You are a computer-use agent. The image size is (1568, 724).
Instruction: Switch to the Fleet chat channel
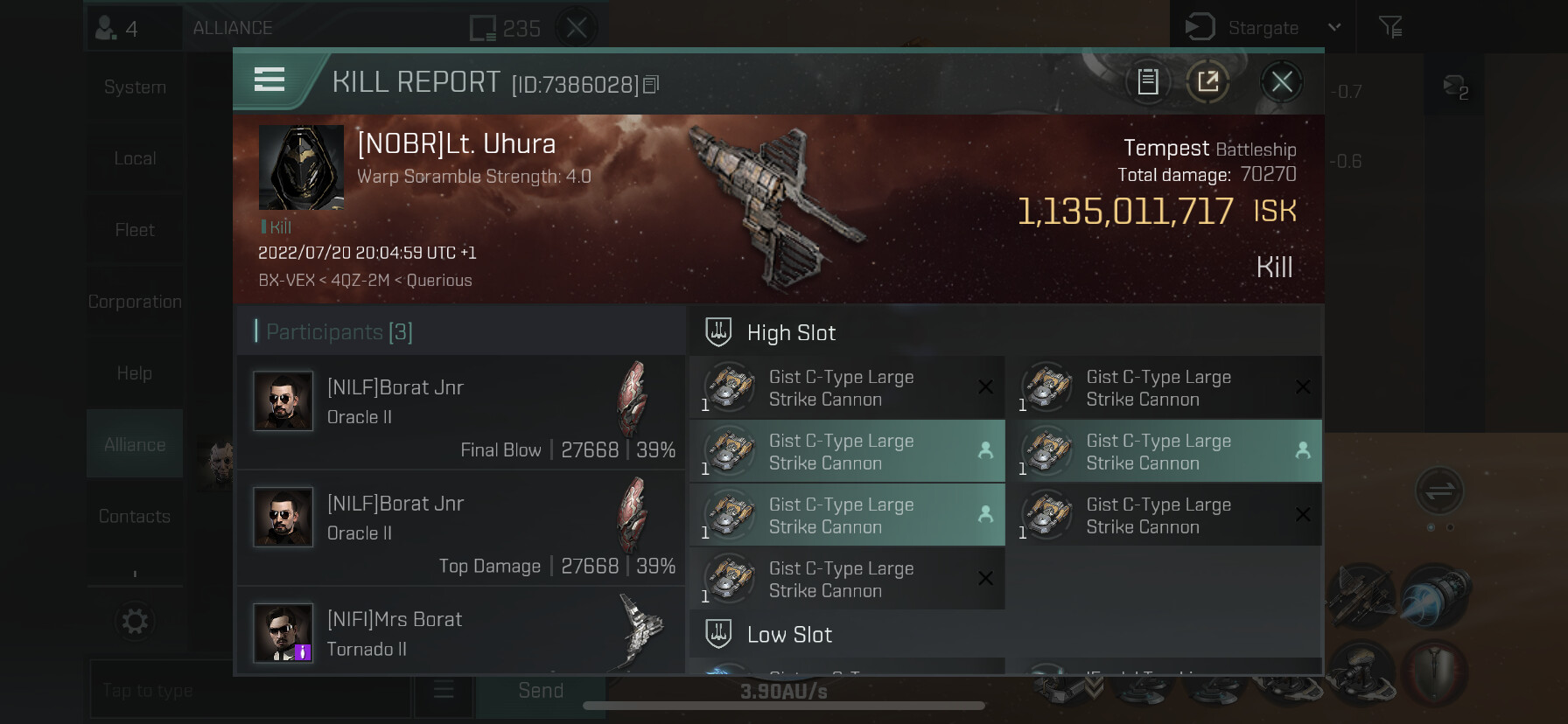(x=135, y=230)
